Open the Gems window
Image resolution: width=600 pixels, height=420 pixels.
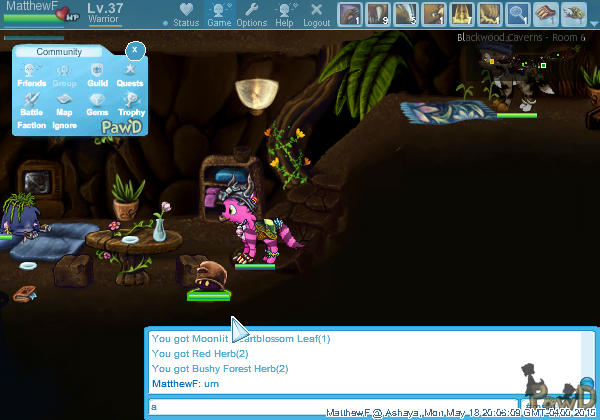97,103
